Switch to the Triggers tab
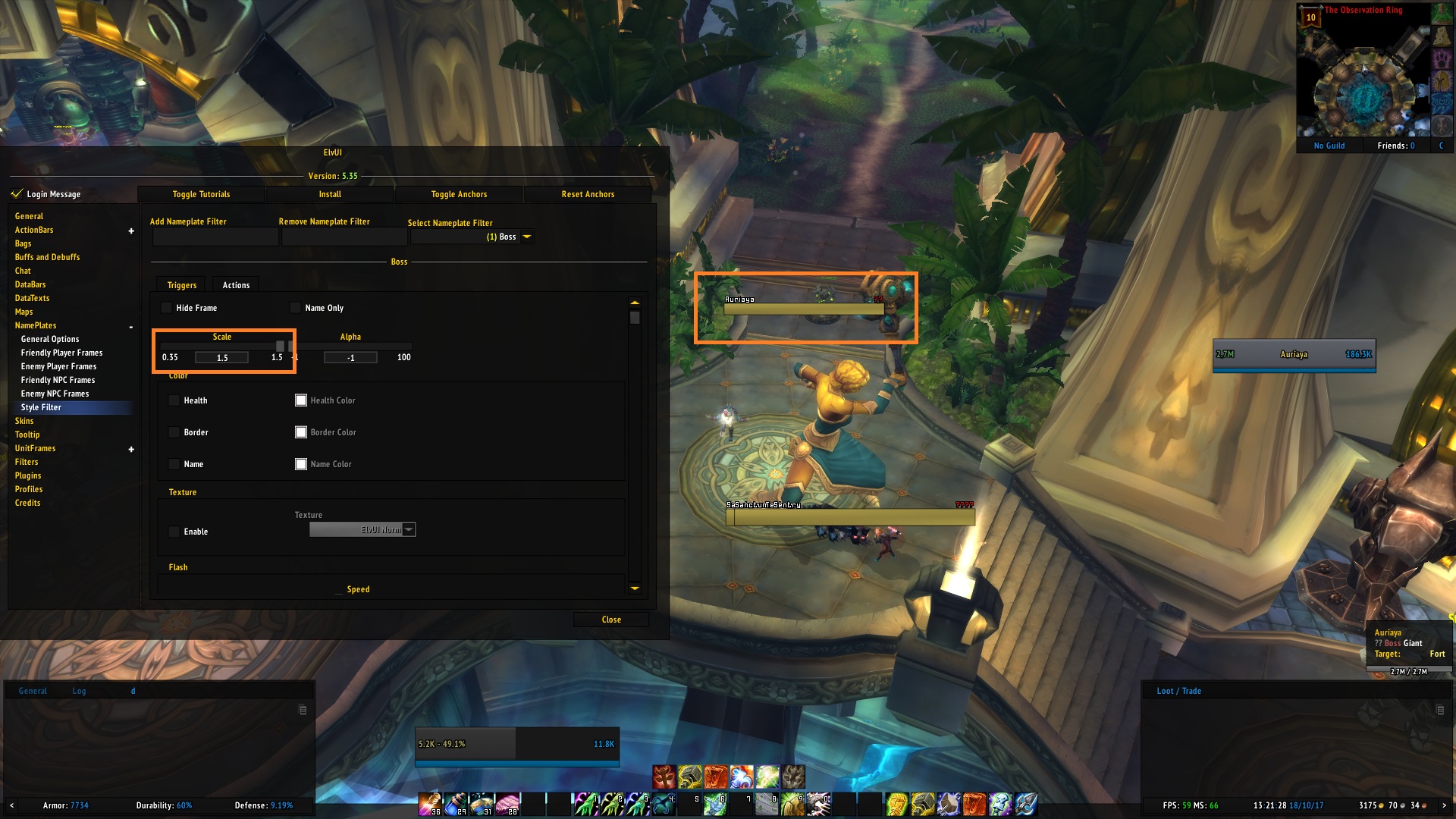Image resolution: width=1456 pixels, height=819 pixels. 180,284
